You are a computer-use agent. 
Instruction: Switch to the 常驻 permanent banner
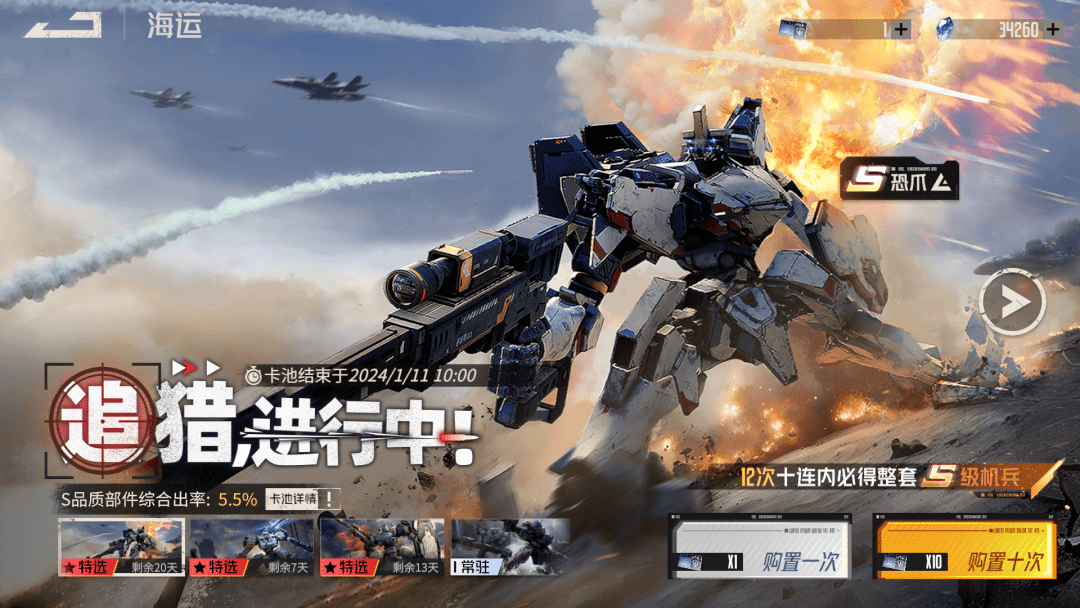click(511, 547)
